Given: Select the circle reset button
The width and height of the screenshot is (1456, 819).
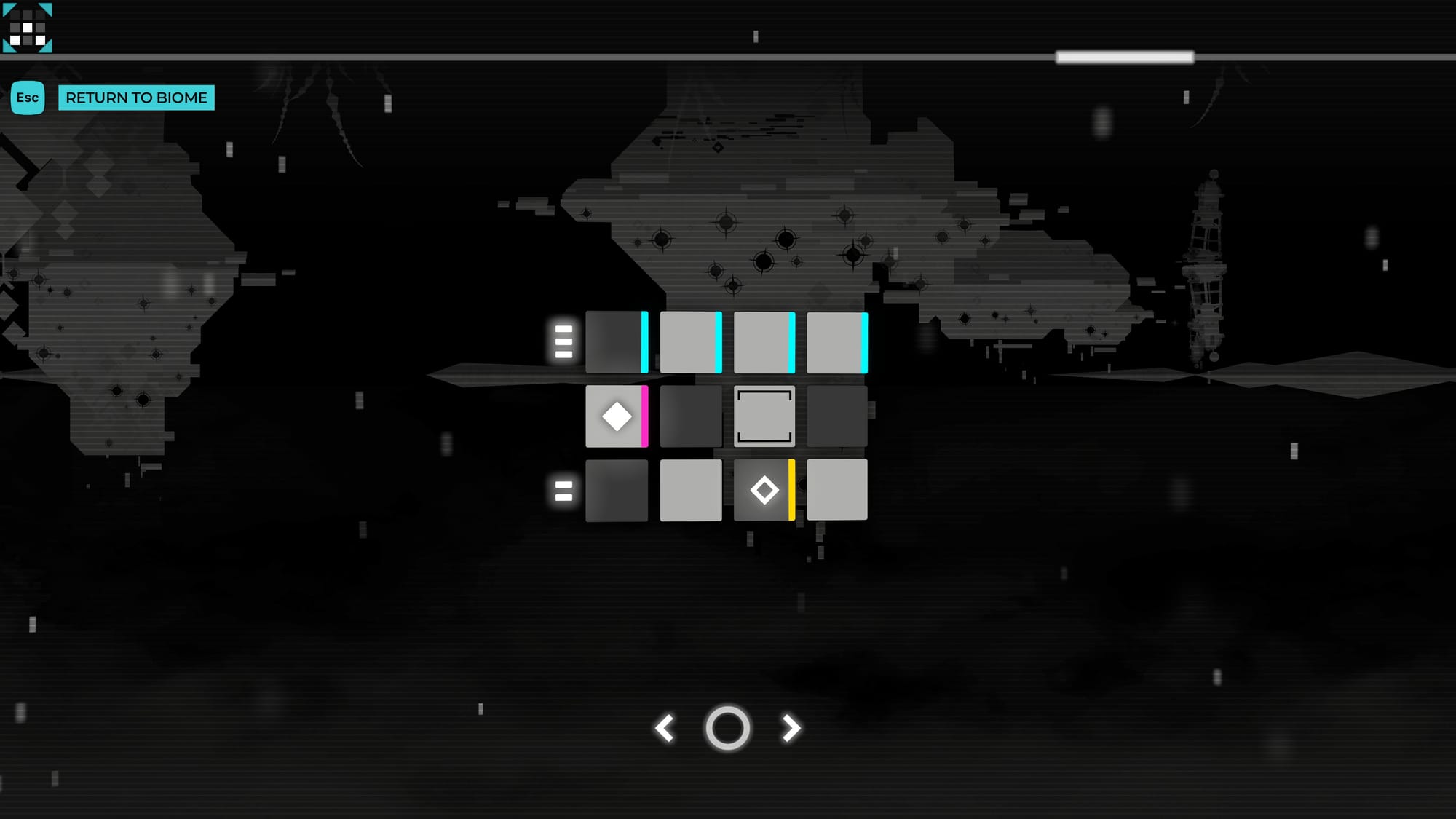Looking at the screenshot, I should [x=727, y=728].
